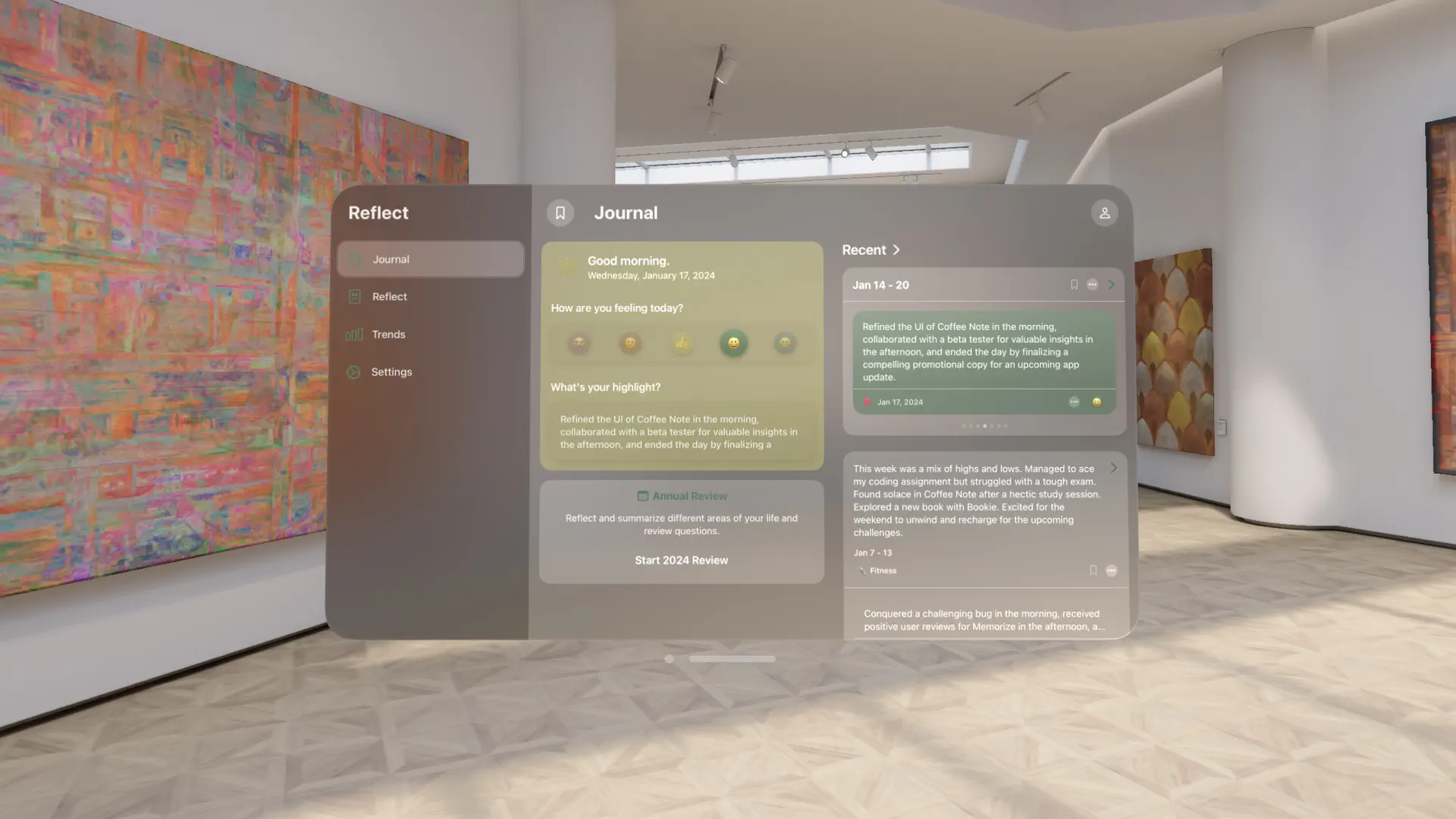Screen dimensions: 1456x819
Task: Choose the crying face mood emoji
Action: point(579,343)
